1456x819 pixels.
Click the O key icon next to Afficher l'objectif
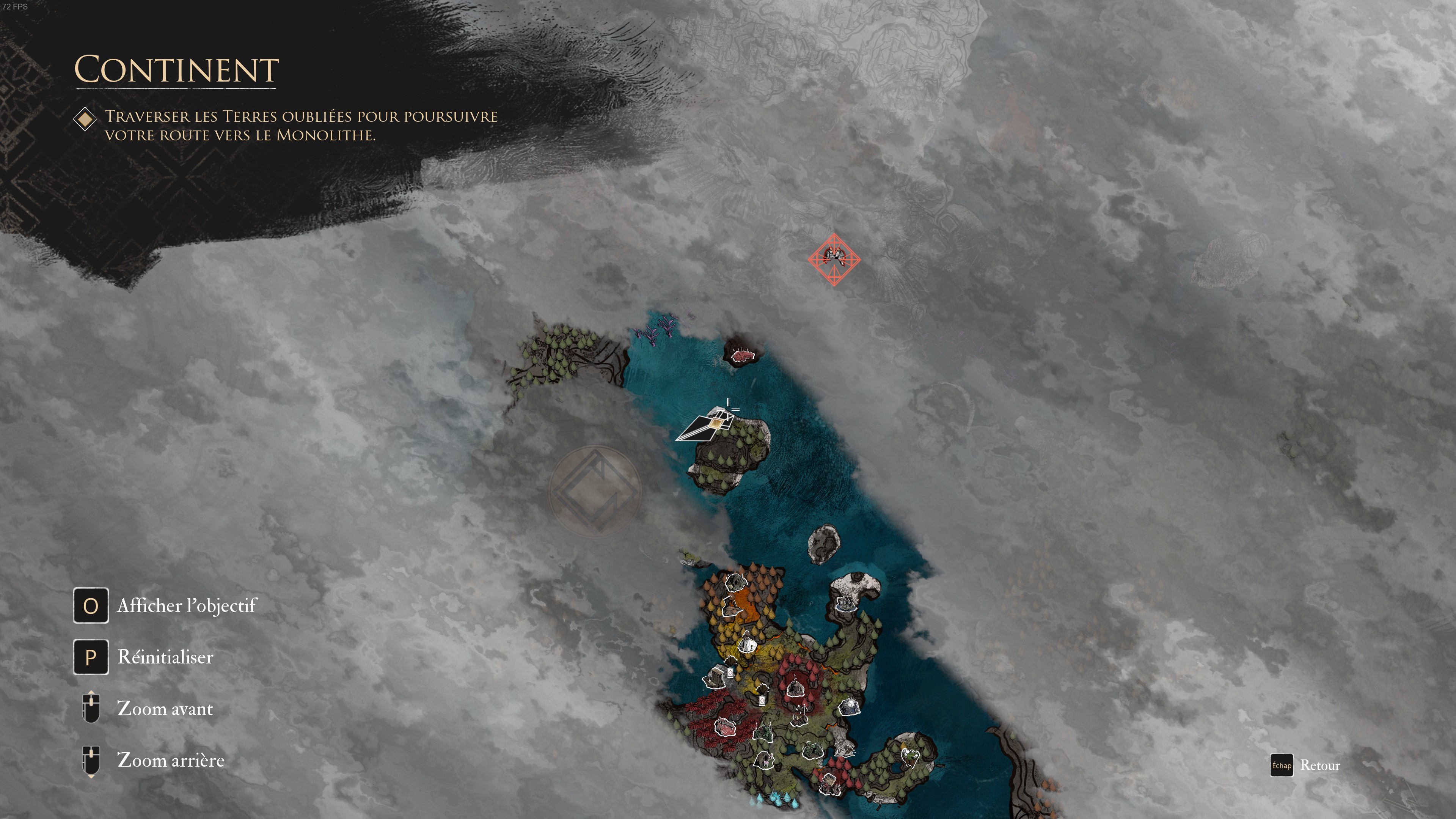[x=91, y=605]
